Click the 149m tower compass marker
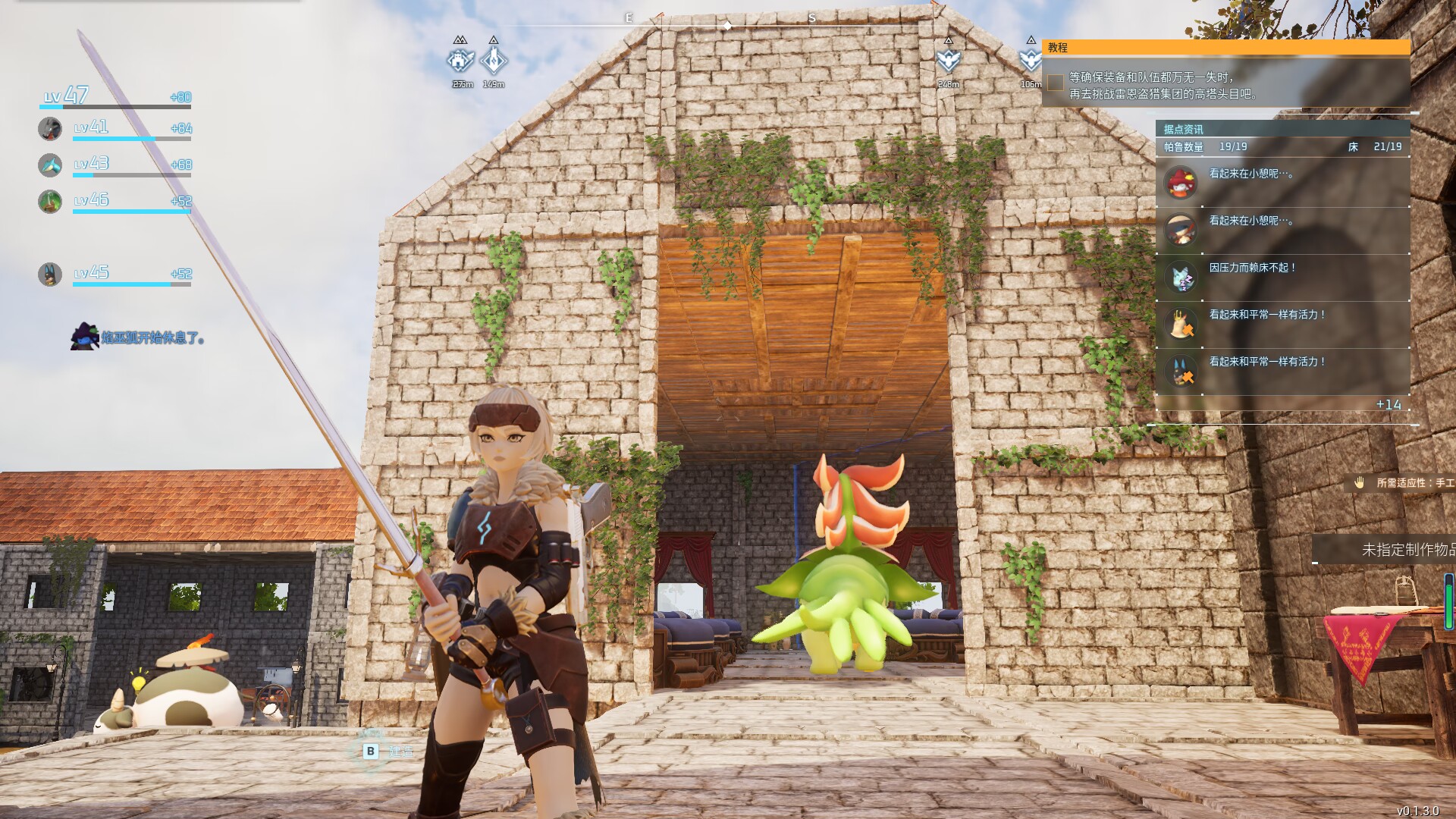The width and height of the screenshot is (1456, 819). [494, 59]
